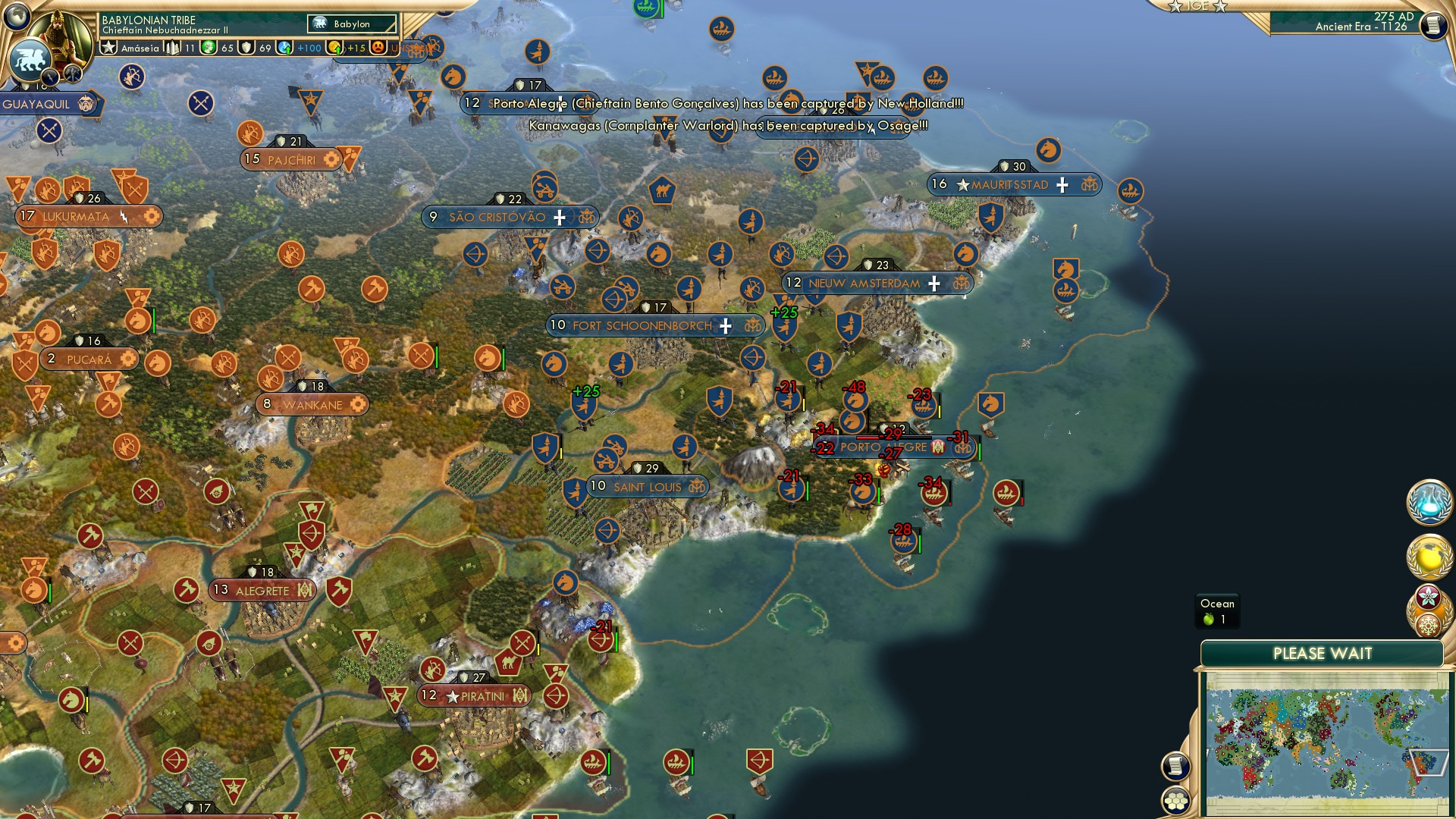
Task: Toggle the hex grid overlay icon
Action: click(x=1175, y=800)
